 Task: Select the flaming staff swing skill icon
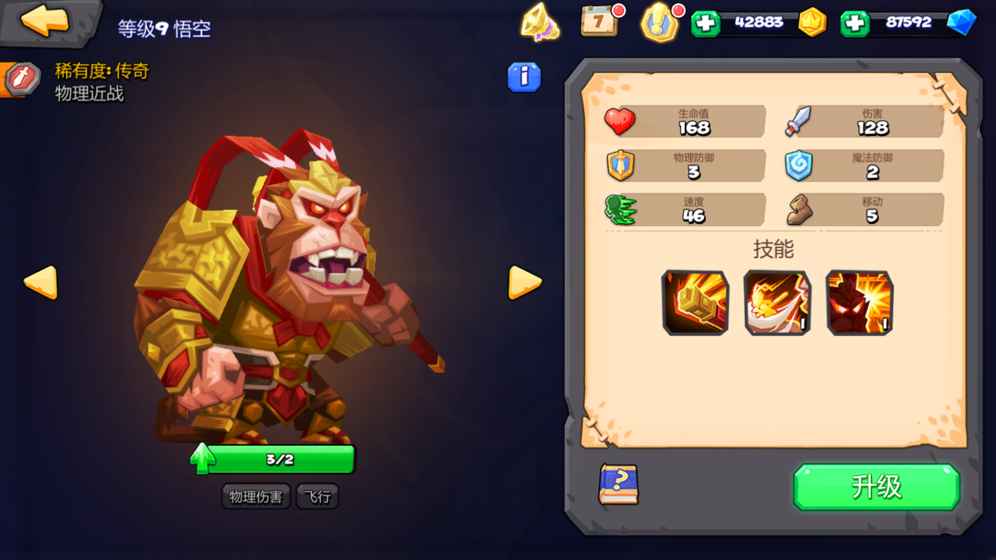point(777,302)
